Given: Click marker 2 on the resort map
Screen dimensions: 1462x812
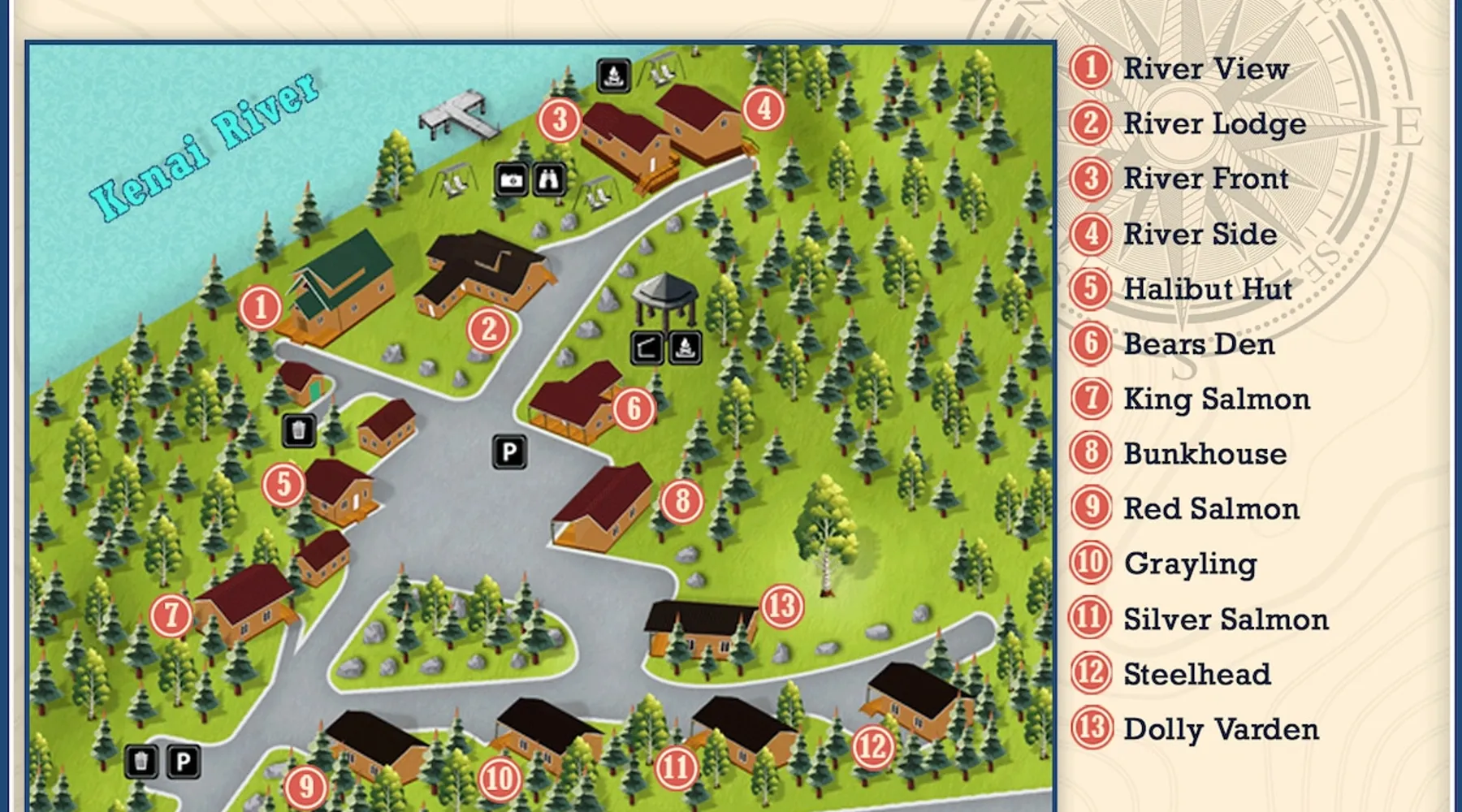Looking at the screenshot, I should pyautogui.click(x=488, y=330).
